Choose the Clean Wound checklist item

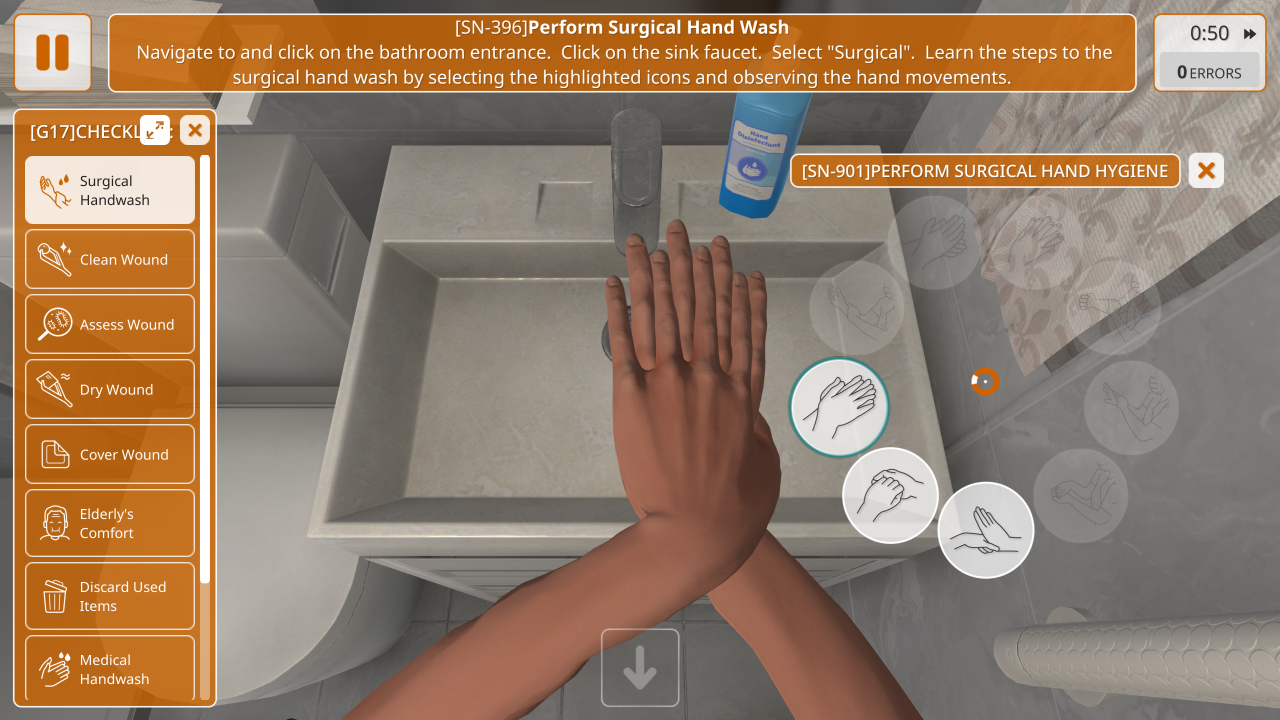pos(110,259)
